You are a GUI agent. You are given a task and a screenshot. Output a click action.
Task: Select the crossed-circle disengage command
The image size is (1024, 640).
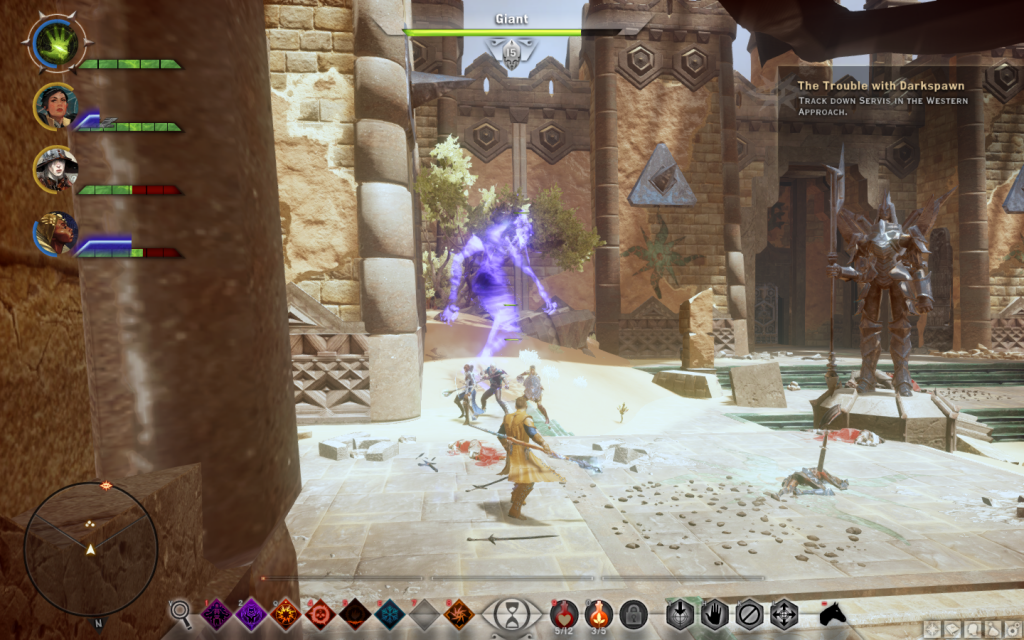coord(749,613)
